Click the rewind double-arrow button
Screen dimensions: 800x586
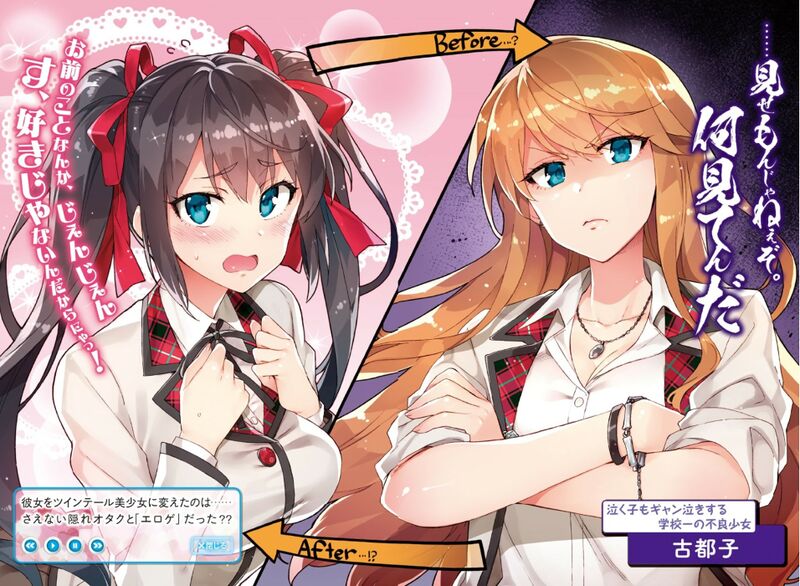(31, 545)
